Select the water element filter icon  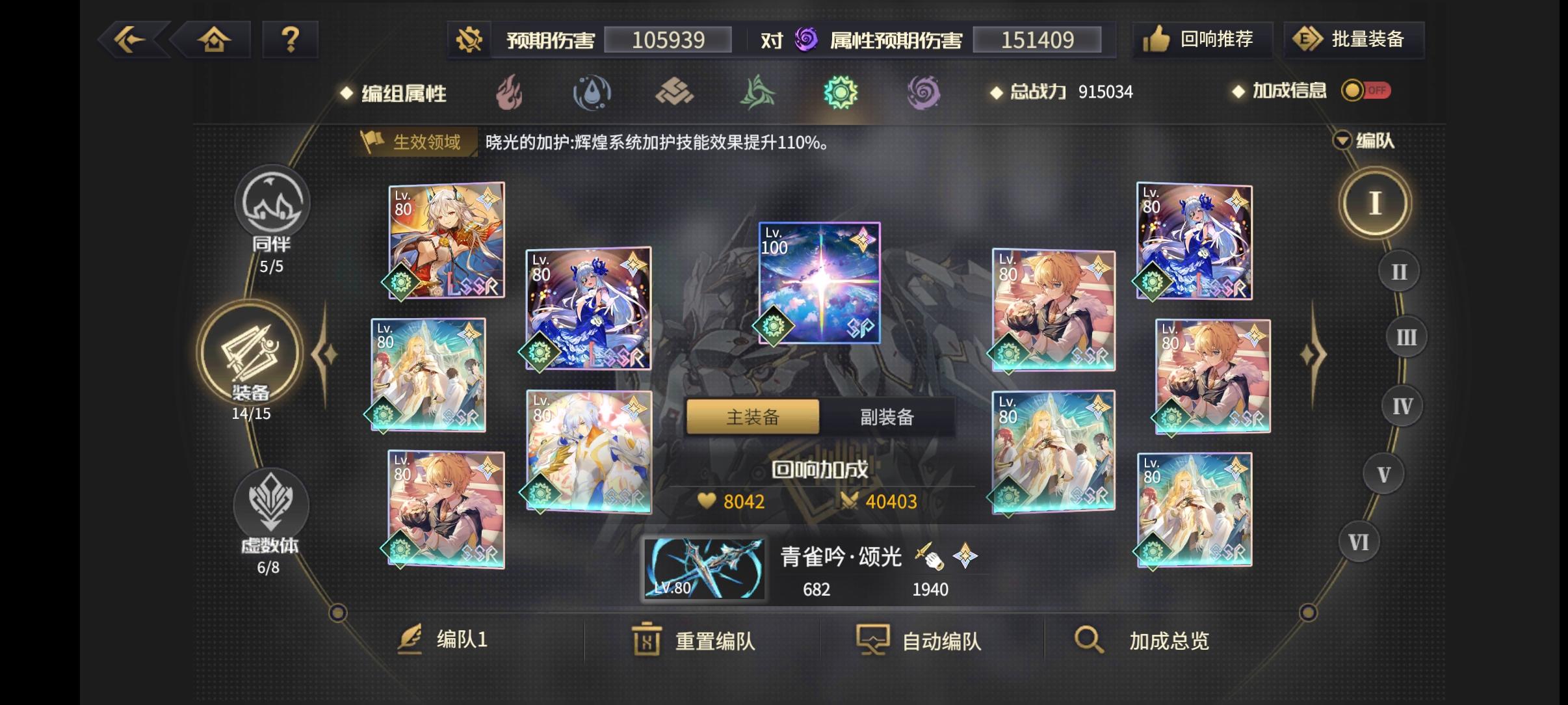click(592, 93)
